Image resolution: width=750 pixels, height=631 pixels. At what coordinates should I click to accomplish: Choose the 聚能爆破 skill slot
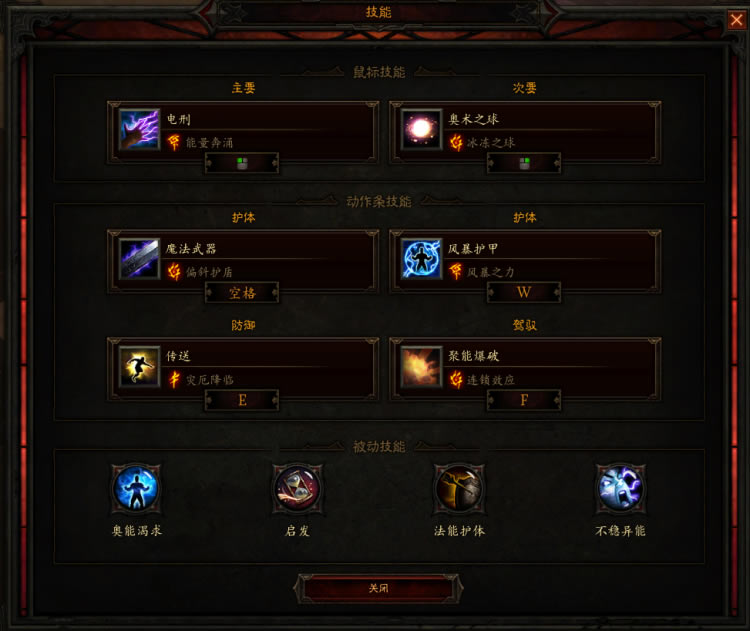pyautogui.click(x=525, y=366)
